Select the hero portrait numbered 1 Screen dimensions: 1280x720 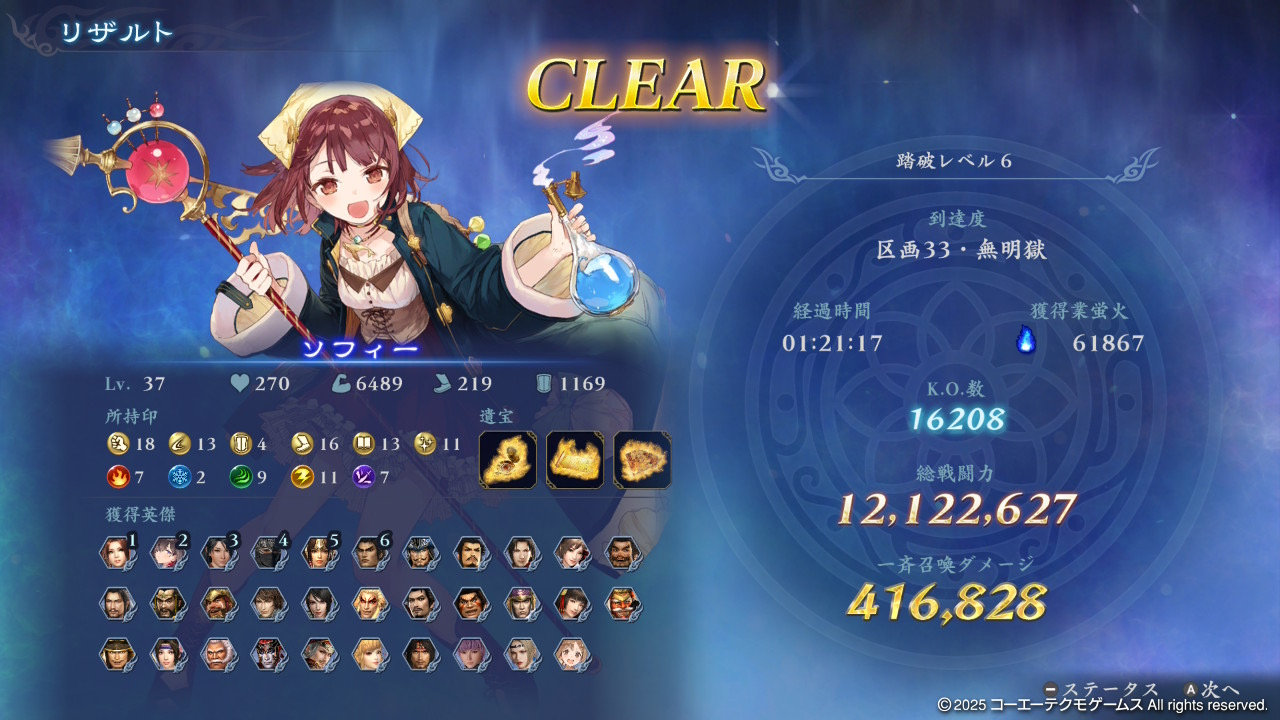point(116,553)
